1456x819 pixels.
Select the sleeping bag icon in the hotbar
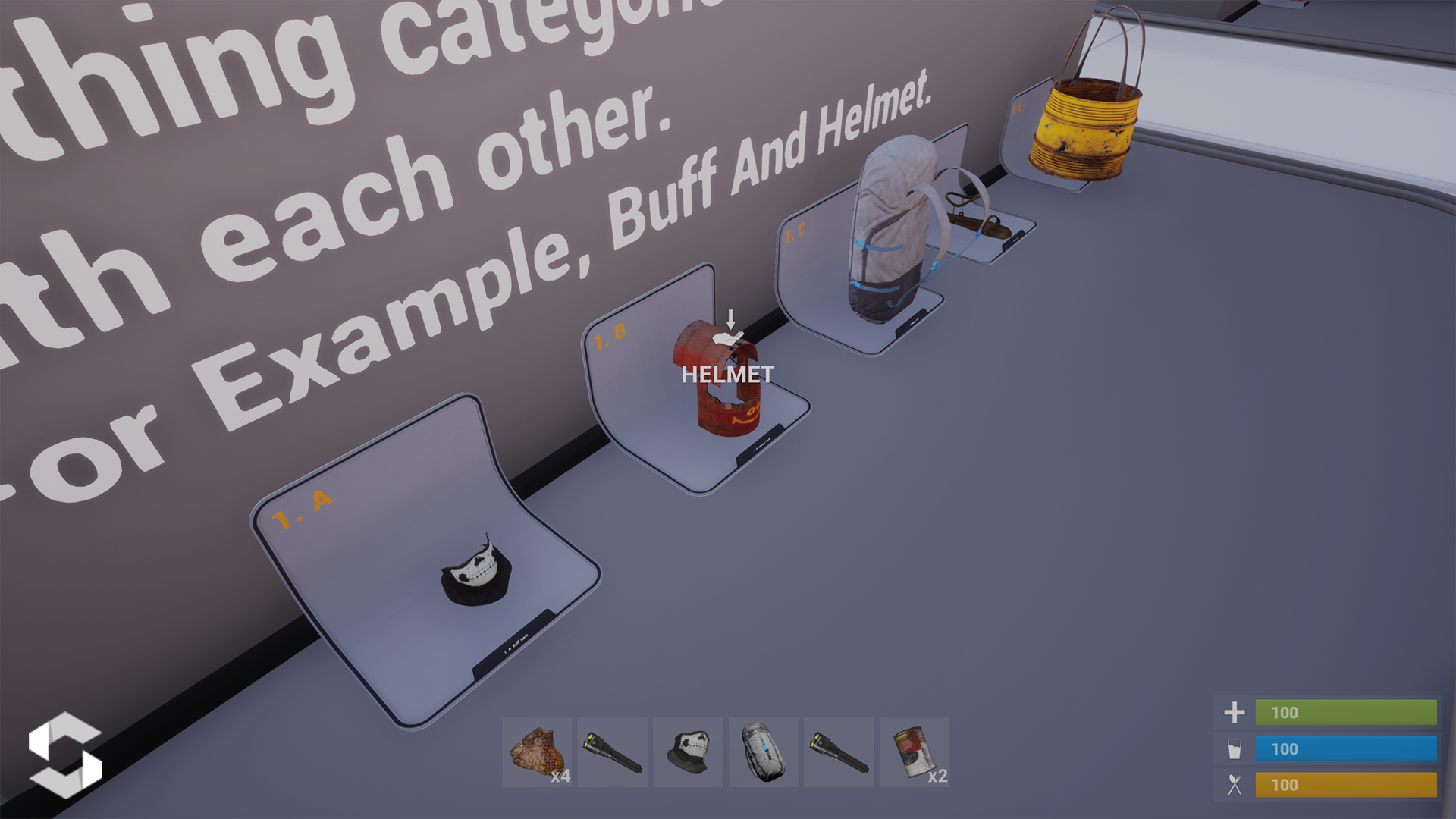(764, 752)
